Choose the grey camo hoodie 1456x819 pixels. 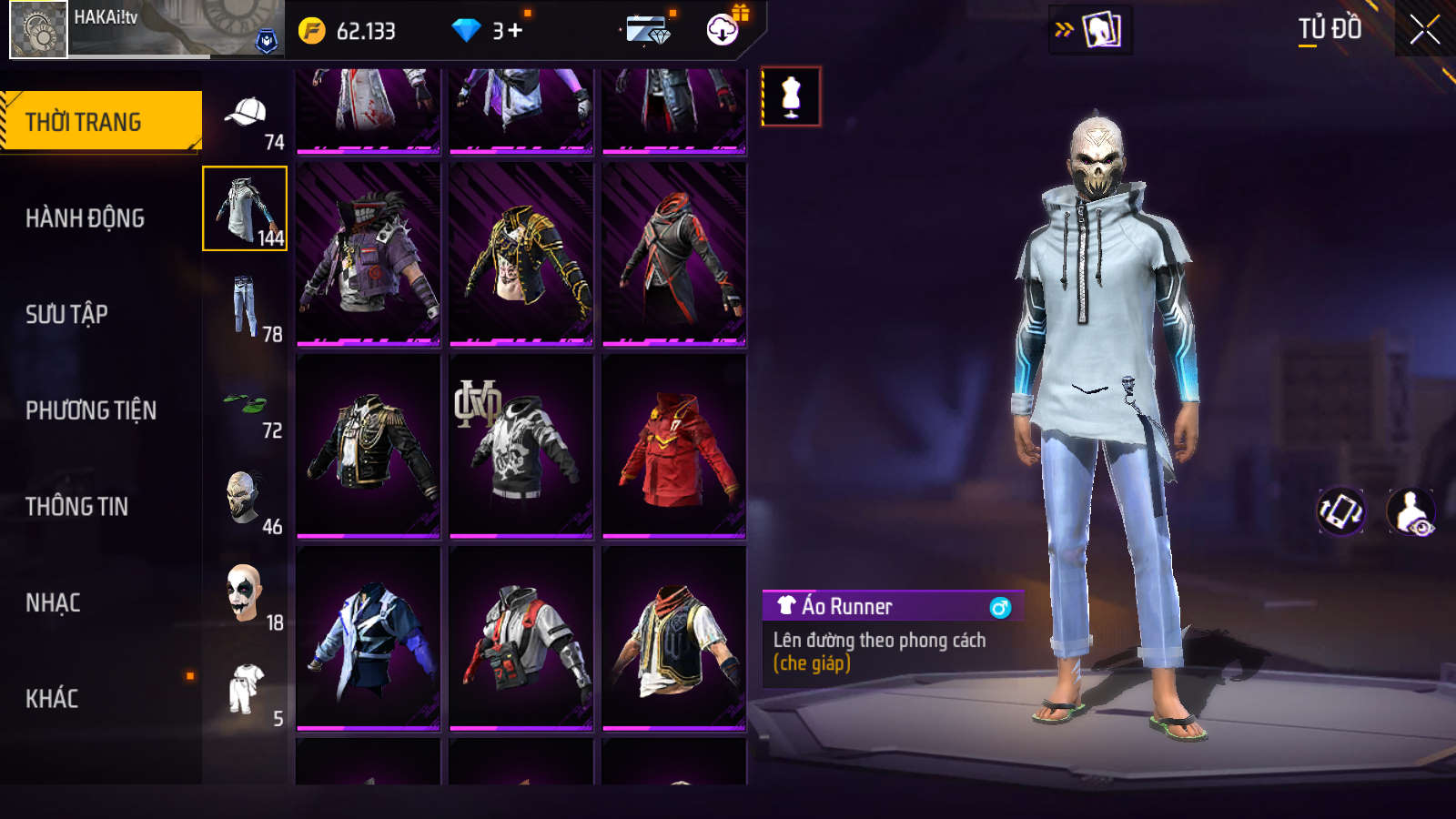point(521,446)
